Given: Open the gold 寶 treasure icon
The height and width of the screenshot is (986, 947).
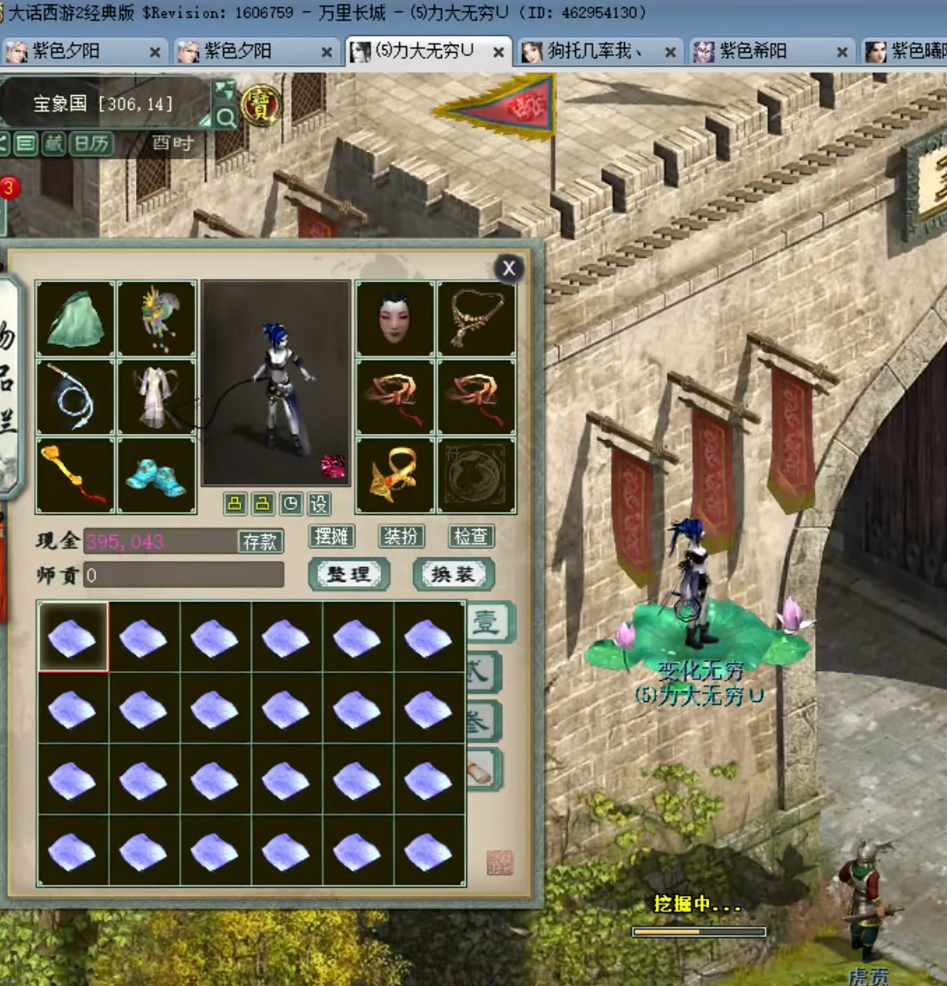Looking at the screenshot, I should point(260,103).
